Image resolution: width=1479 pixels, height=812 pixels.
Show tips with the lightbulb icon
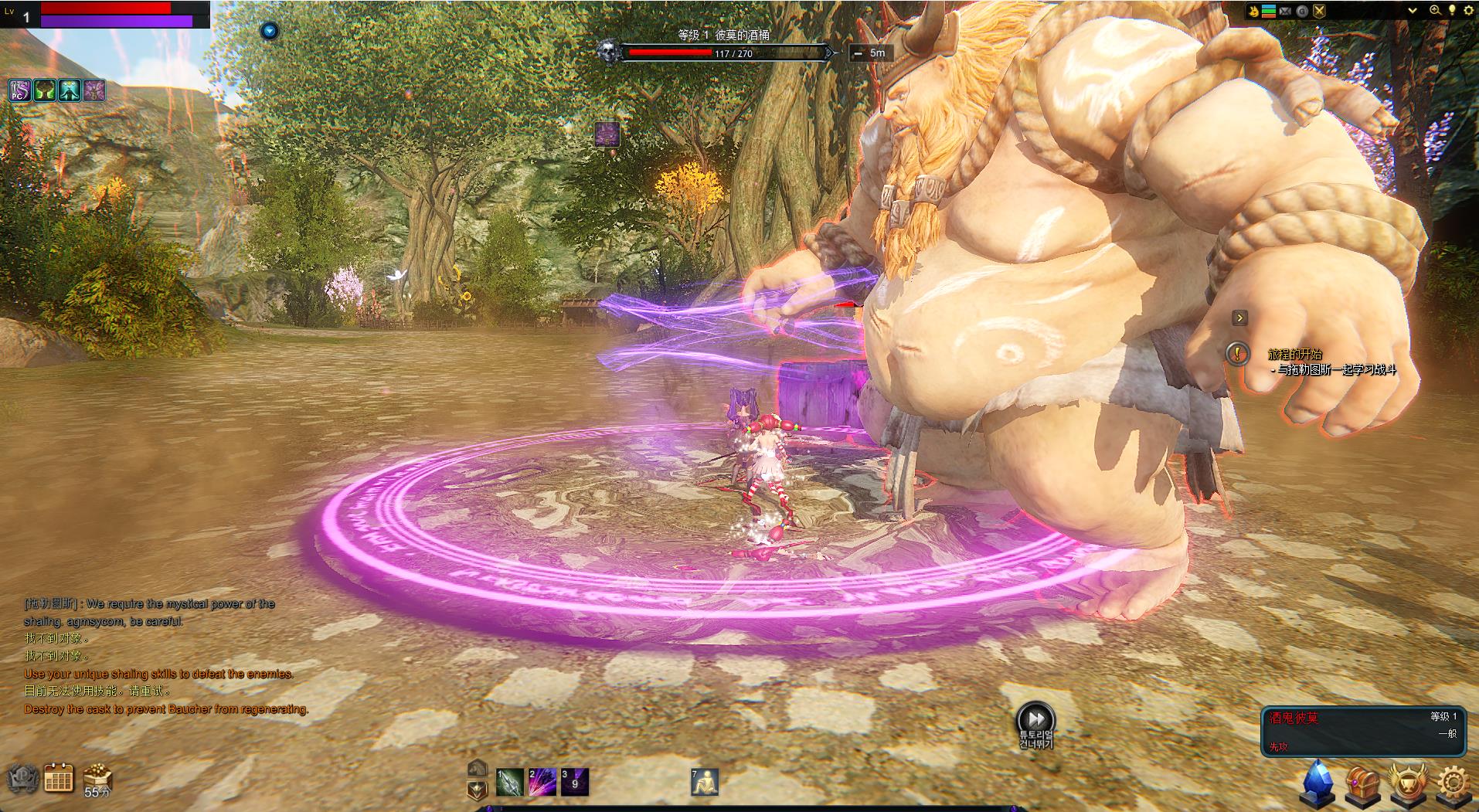coord(1452,11)
